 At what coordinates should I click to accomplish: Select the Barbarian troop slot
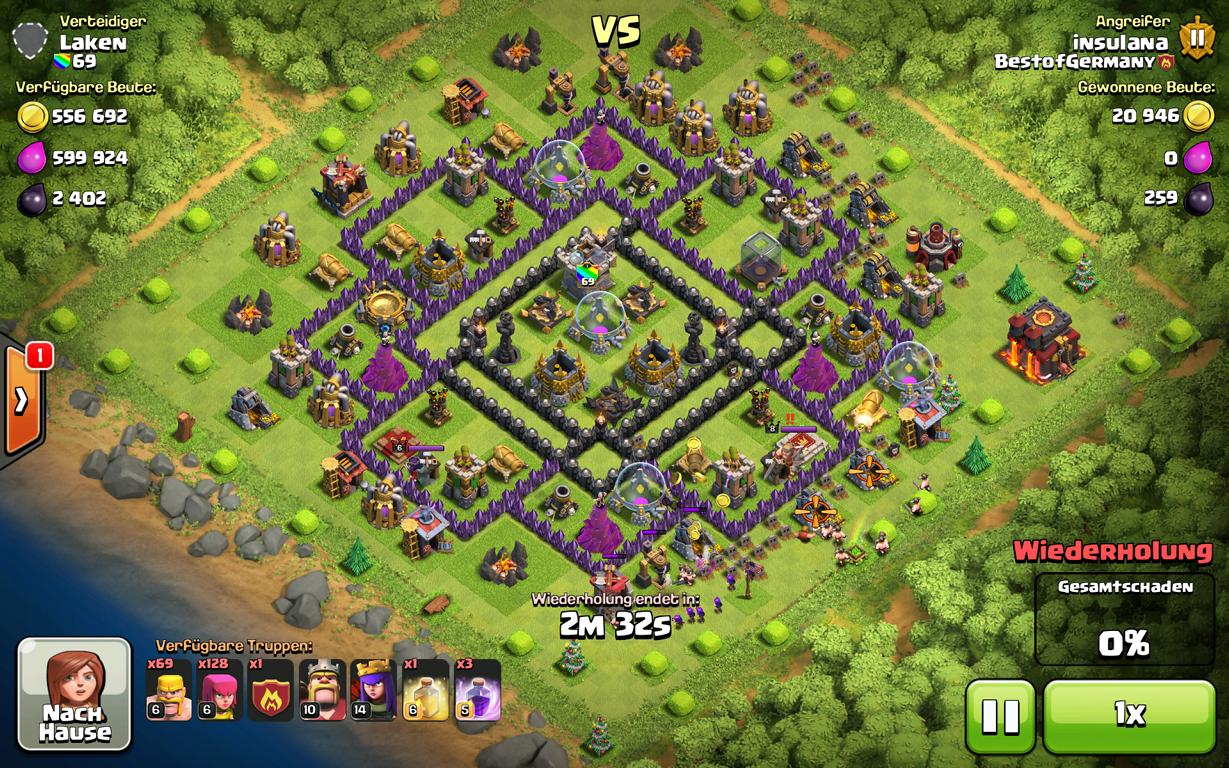pos(169,690)
